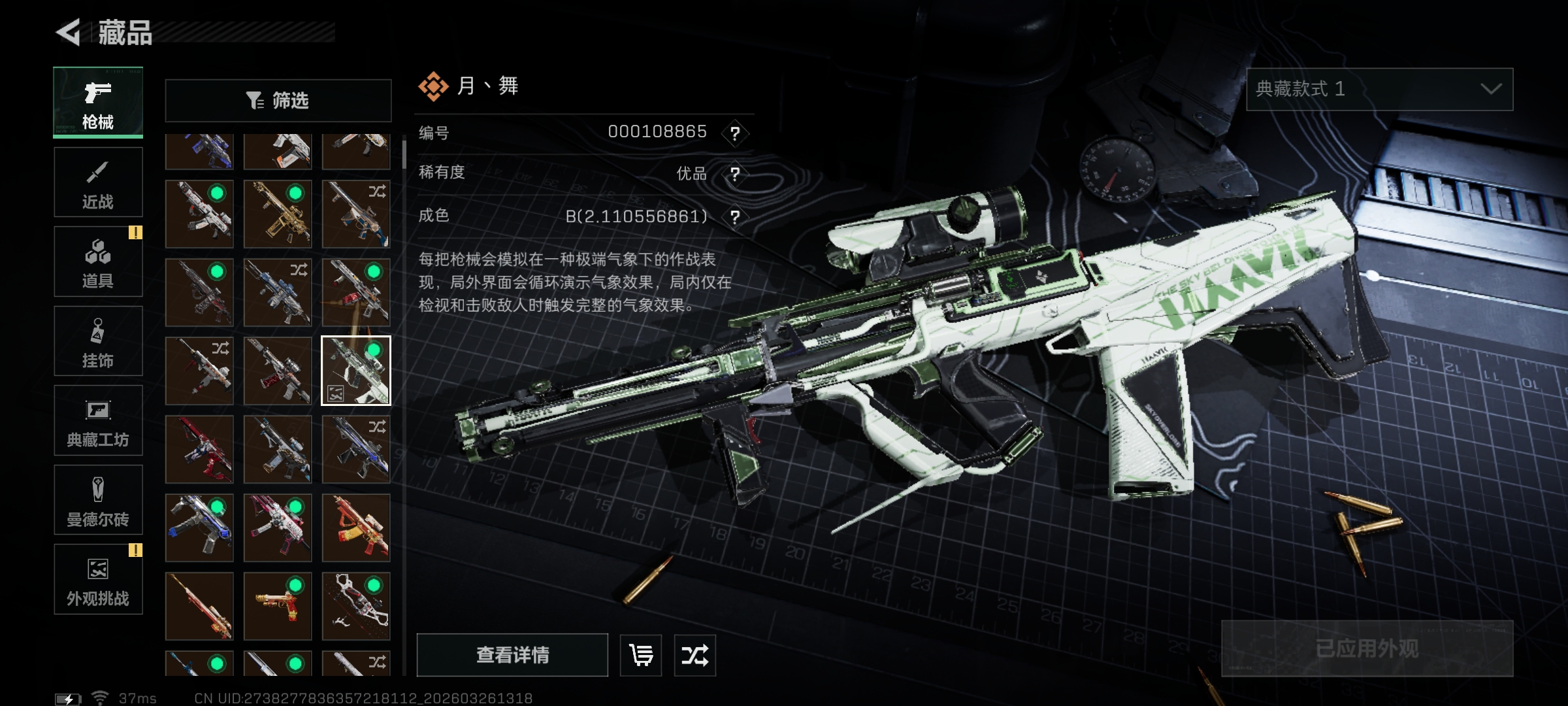Choose the white and green selected rifle skin
1568x706 pixels.
tap(356, 371)
